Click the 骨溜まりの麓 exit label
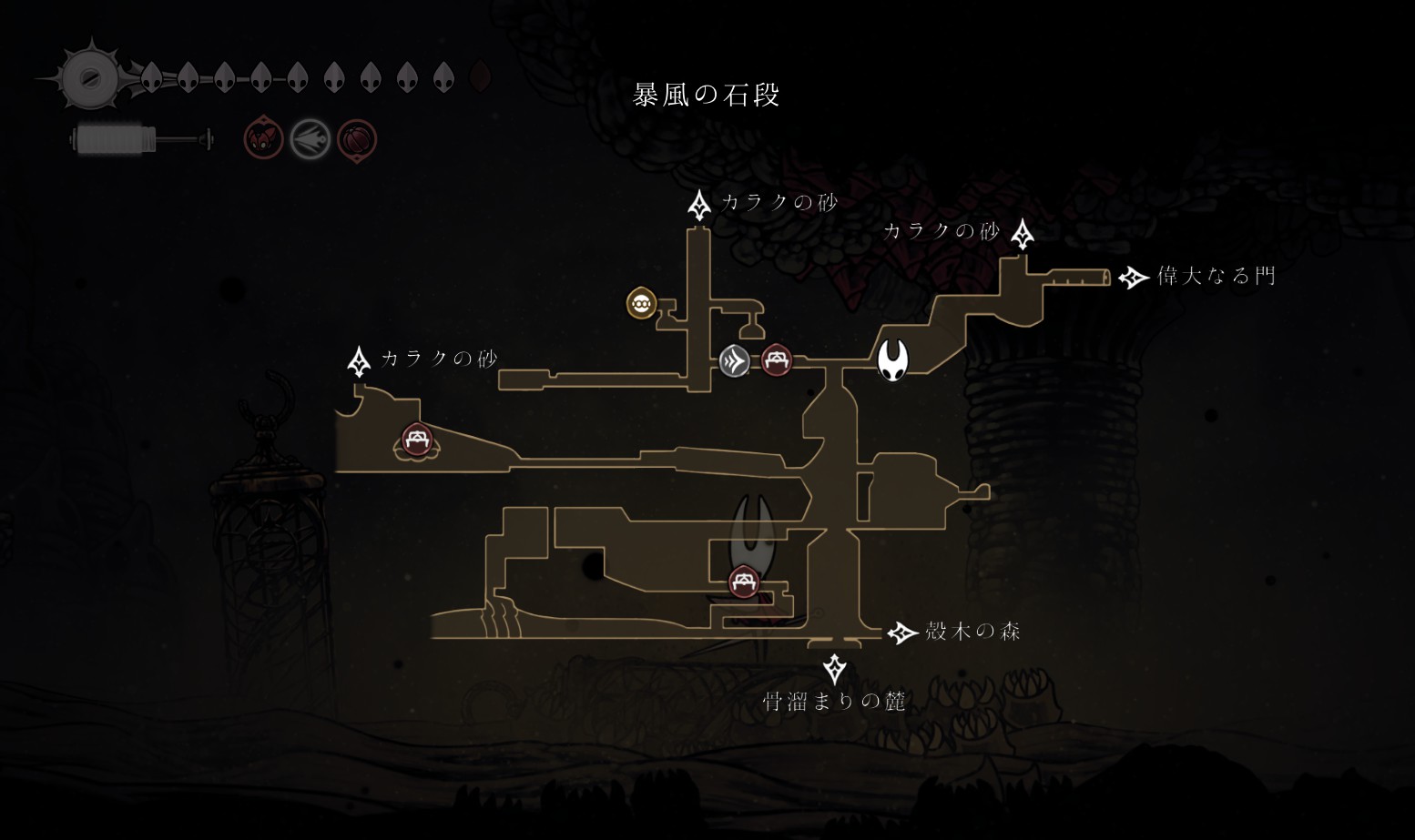 pos(833,701)
